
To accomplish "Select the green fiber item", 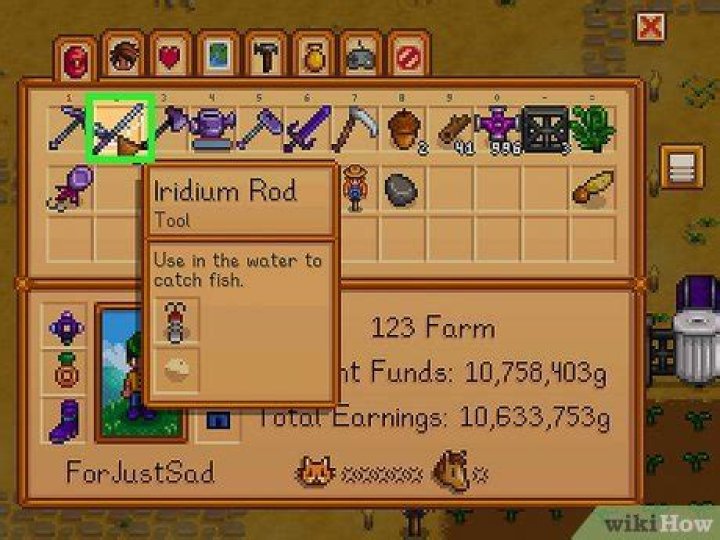I will coord(593,128).
